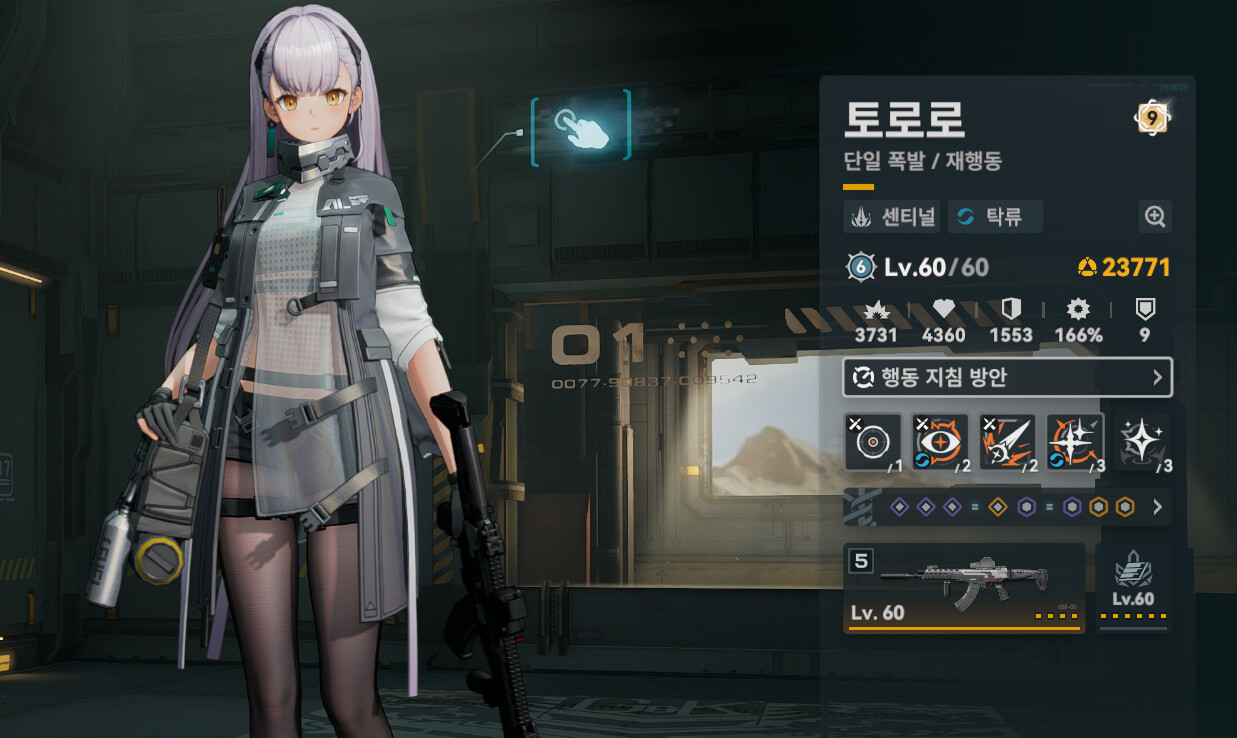1237x738 pixels.
Task: Click the gold badge numbered 9
Action: click(x=1151, y=118)
